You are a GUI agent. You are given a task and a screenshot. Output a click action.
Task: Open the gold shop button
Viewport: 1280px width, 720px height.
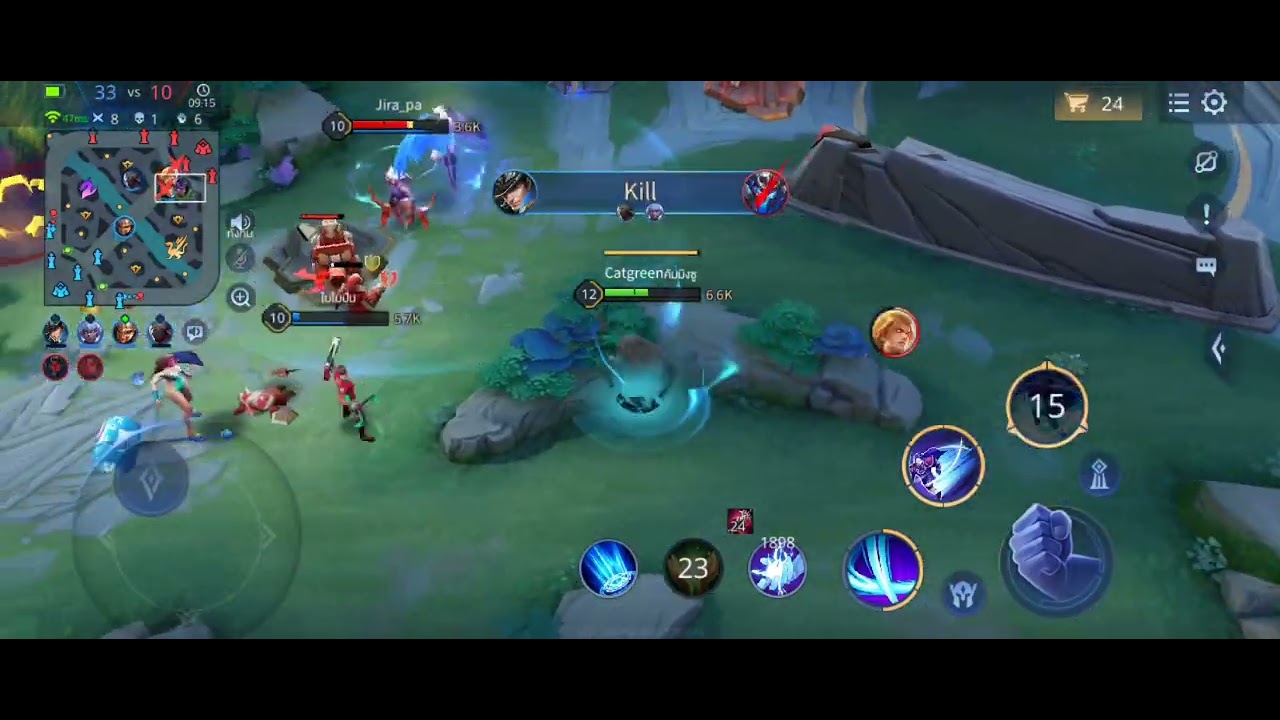(x=1097, y=104)
